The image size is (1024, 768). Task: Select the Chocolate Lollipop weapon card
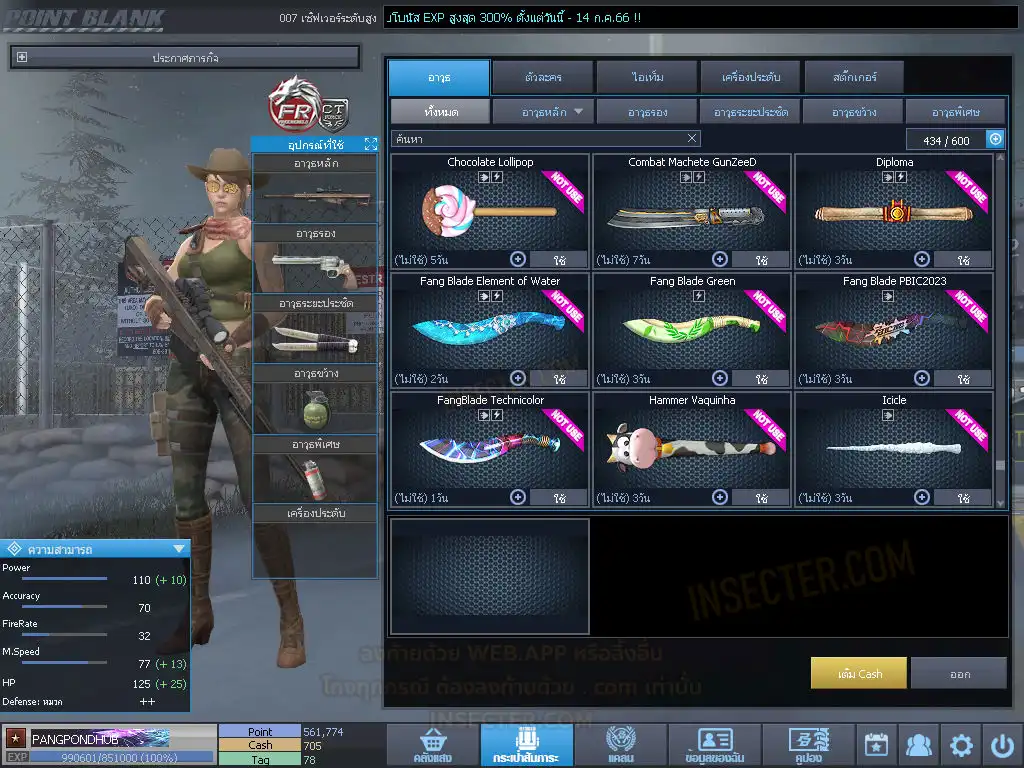pos(490,210)
